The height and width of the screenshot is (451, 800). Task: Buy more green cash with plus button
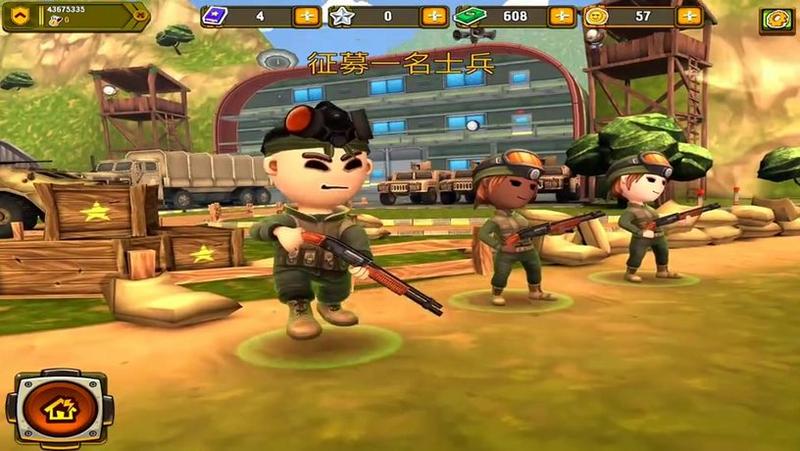562,16
